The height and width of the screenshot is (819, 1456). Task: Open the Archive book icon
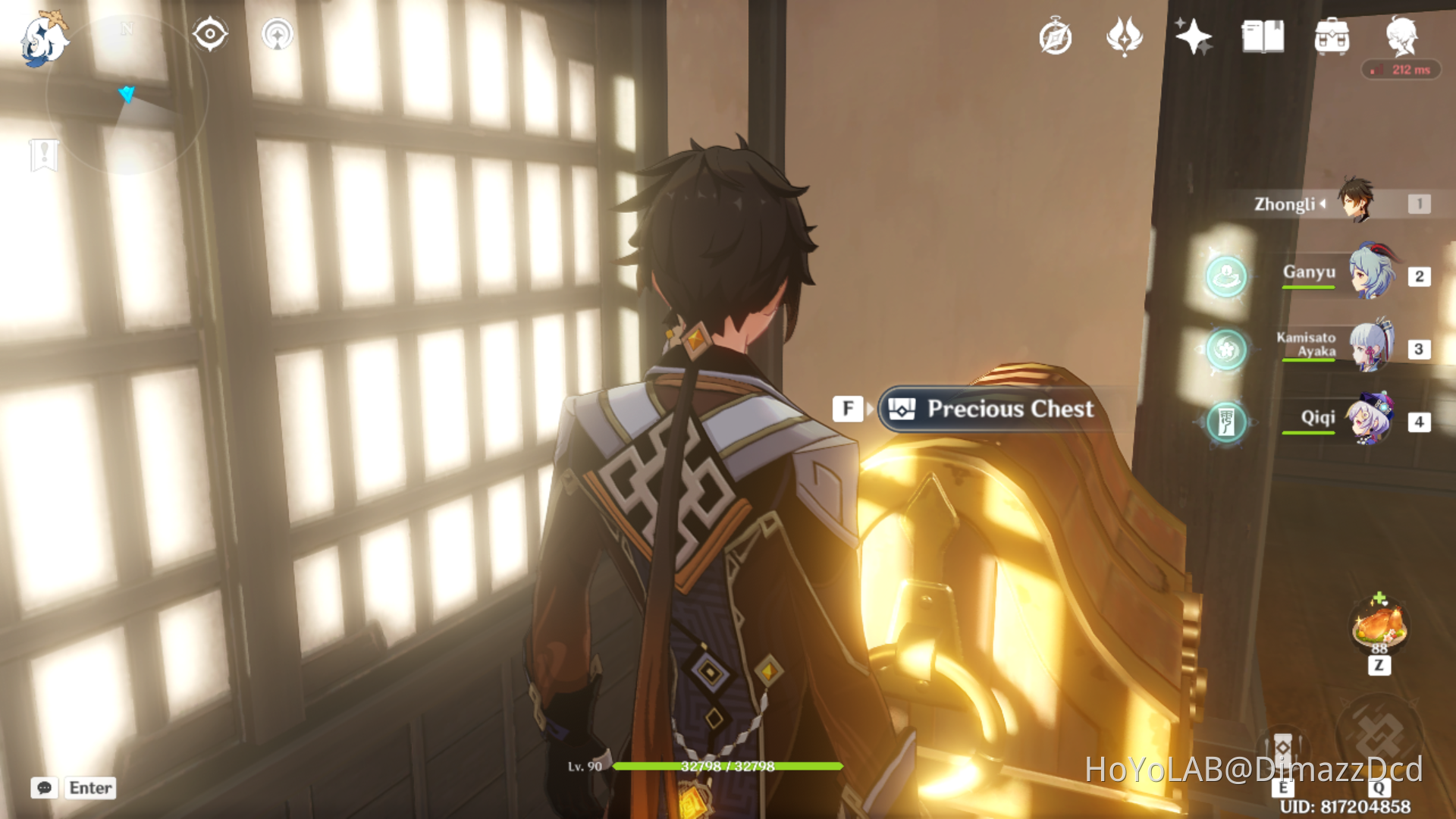(1263, 36)
